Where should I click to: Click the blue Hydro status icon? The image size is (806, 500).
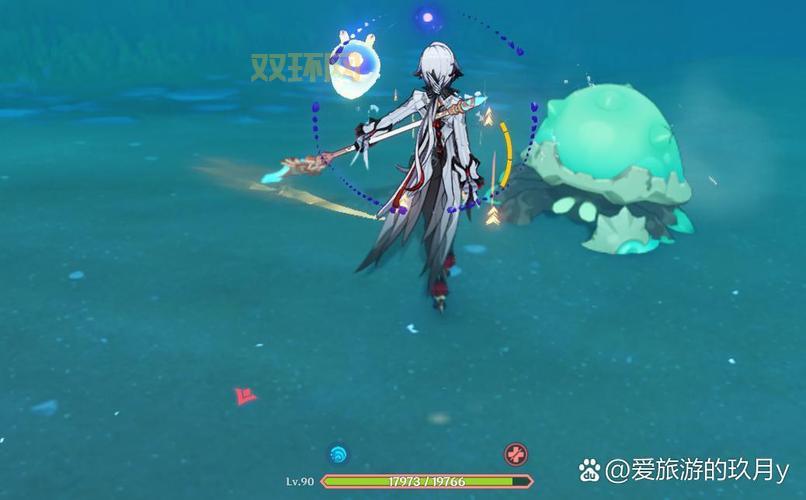click(x=338, y=454)
